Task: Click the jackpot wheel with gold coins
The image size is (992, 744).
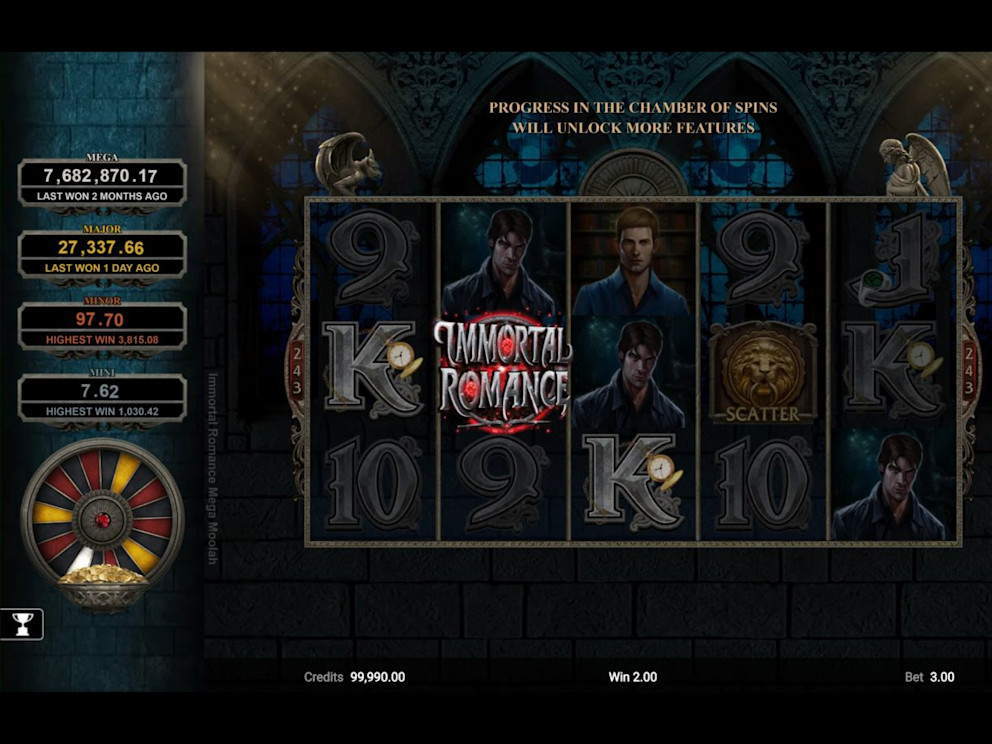Action: tap(102, 522)
